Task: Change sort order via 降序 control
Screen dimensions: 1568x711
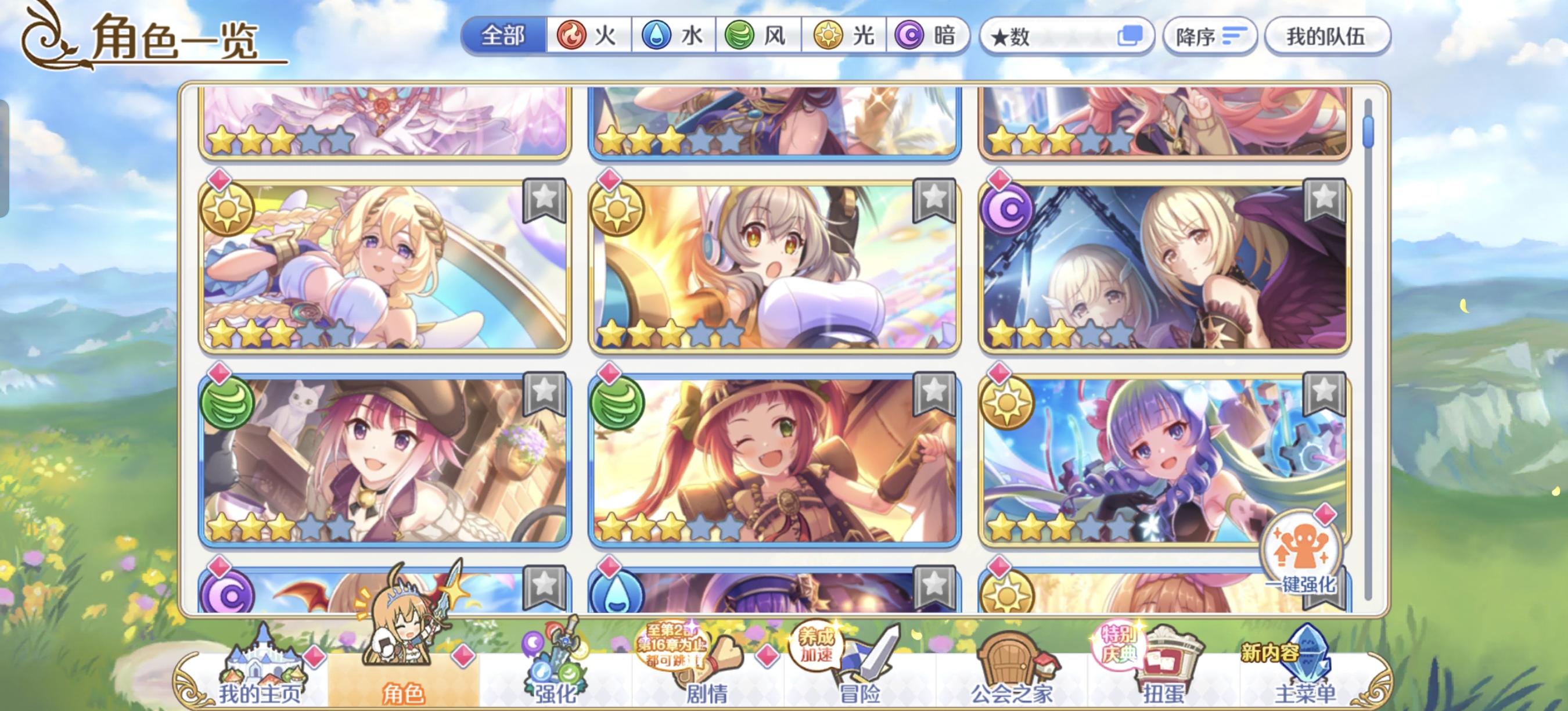Action: pos(1211,37)
